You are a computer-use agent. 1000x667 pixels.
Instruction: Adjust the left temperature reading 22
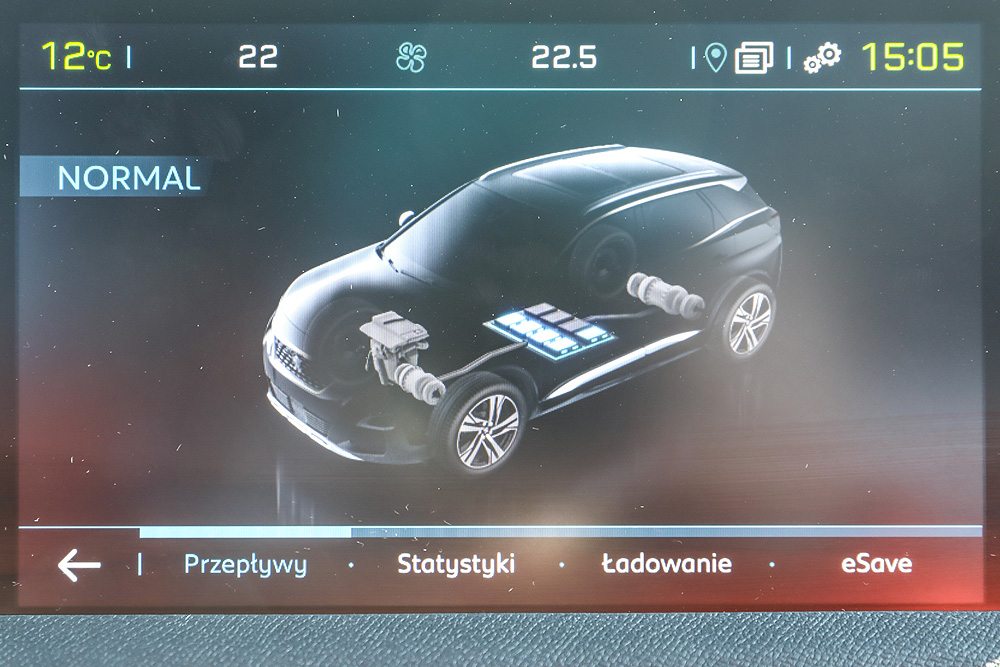click(258, 57)
